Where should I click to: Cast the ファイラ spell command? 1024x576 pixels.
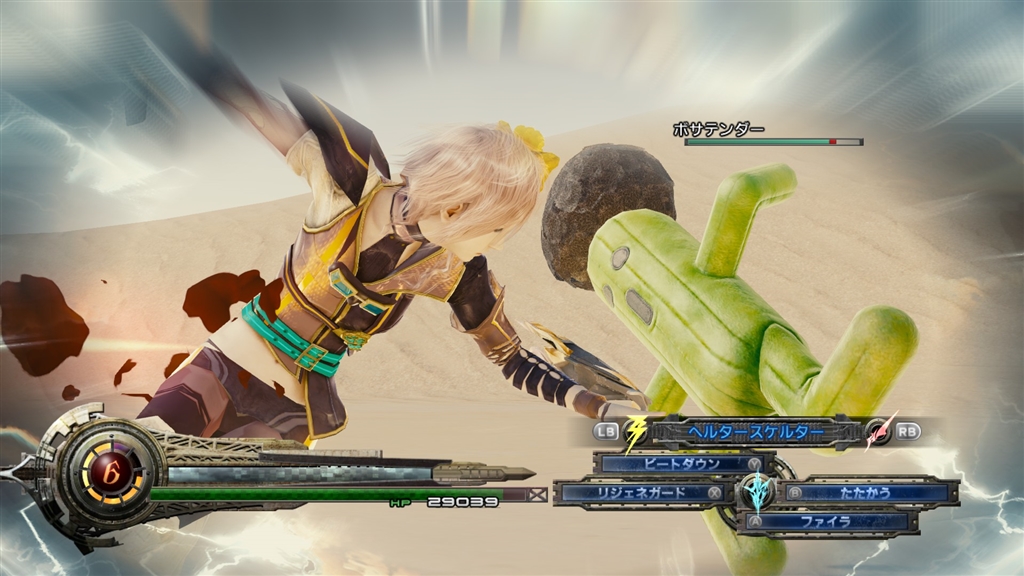[x=827, y=521]
